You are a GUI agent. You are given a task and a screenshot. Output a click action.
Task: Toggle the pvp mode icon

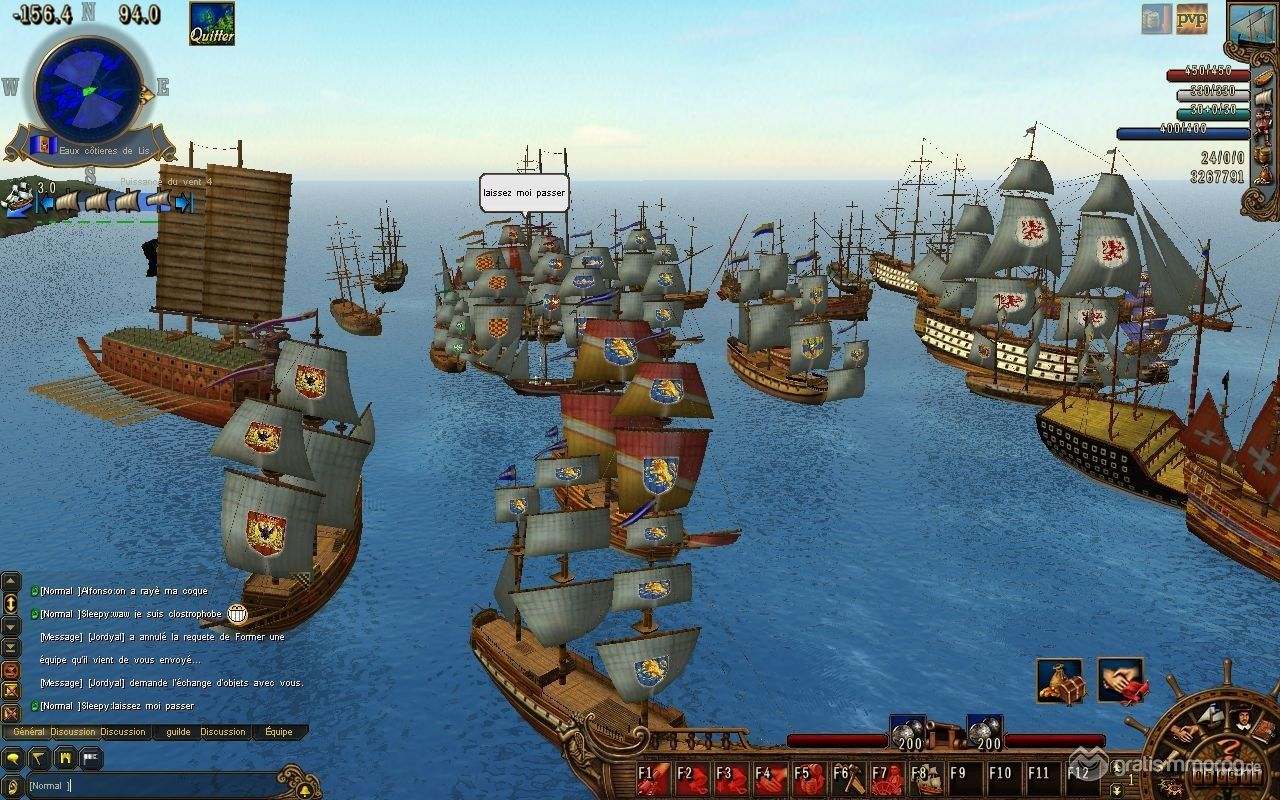pyautogui.click(x=1191, y=18)
